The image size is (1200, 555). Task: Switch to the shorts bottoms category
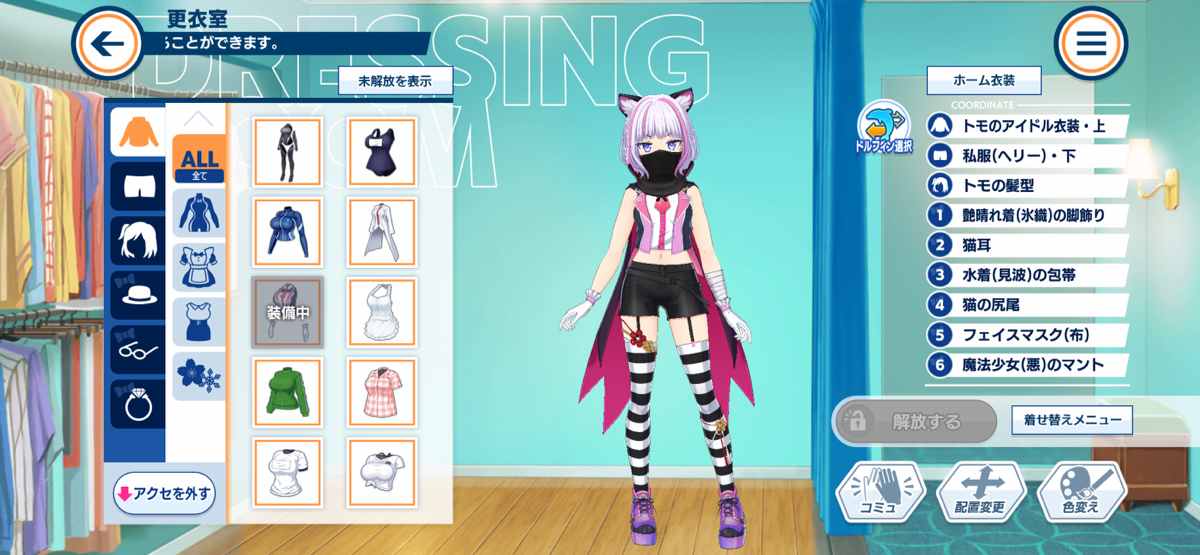click(x=137, y=185)
